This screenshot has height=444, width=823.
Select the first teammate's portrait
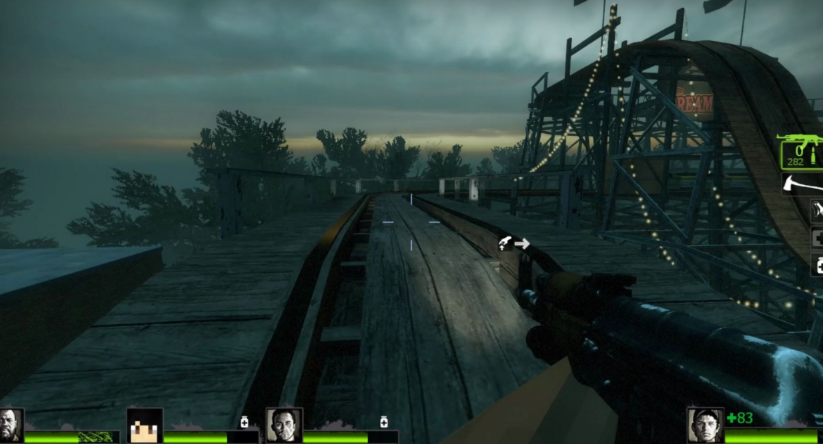[11, 424]
